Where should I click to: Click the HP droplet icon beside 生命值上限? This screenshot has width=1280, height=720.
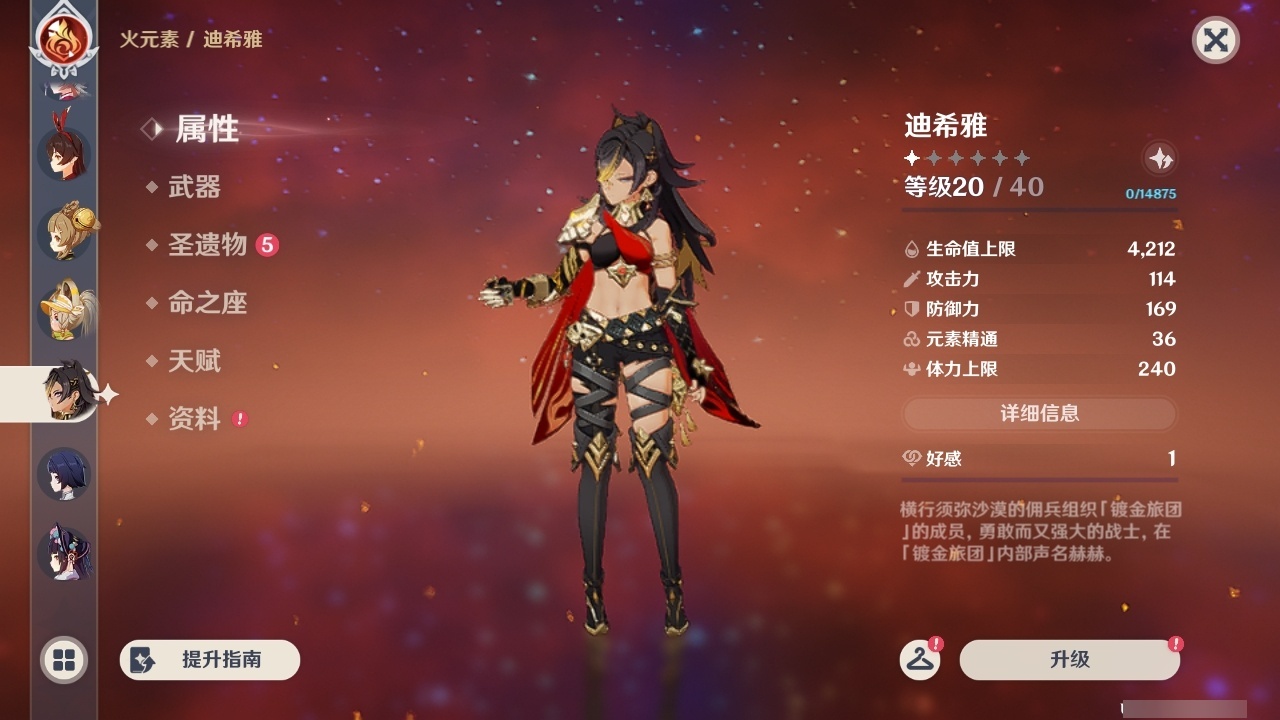pyautogui.click(x=911, y=248)
